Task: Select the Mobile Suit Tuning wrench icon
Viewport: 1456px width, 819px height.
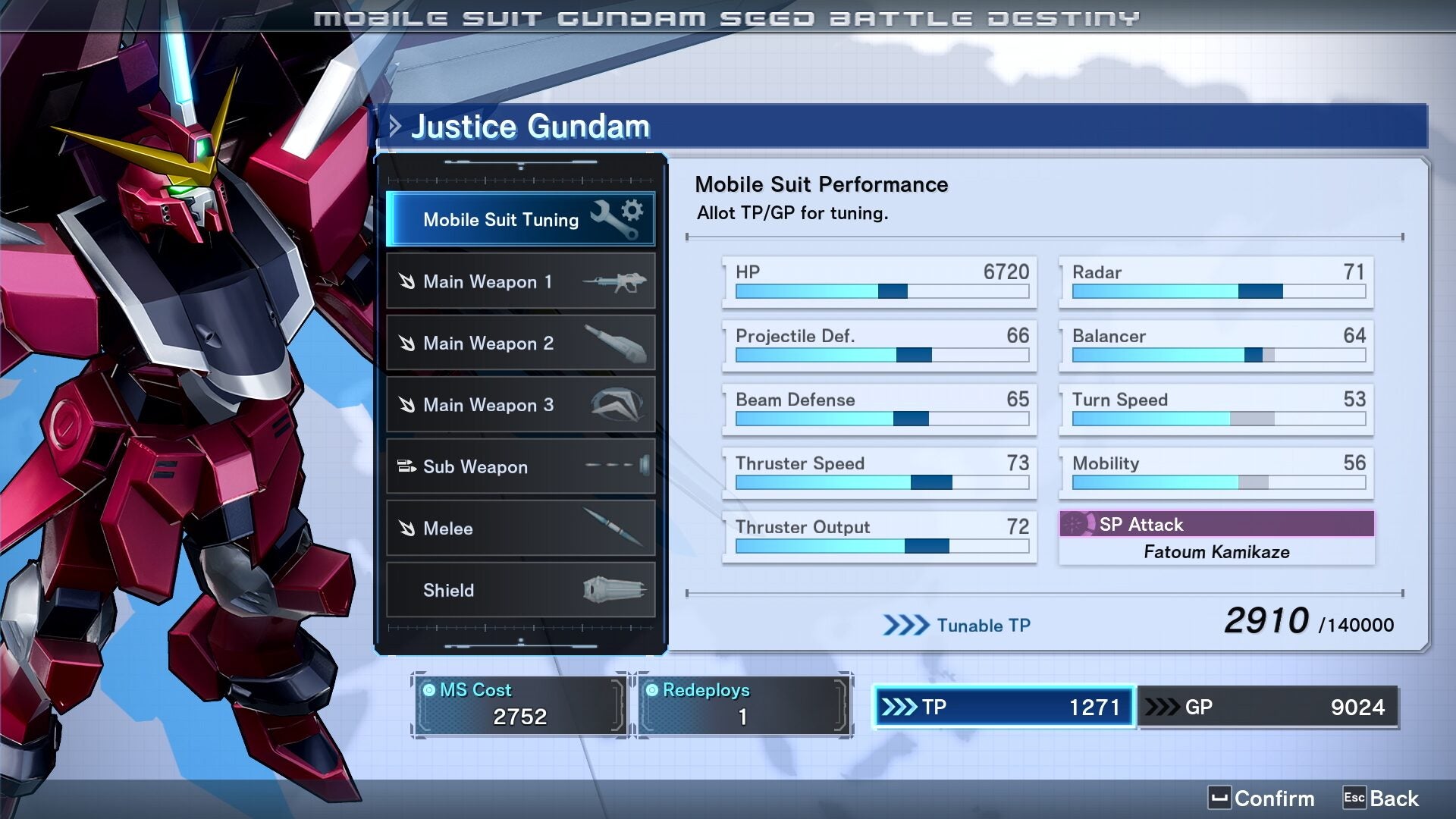Action: pos(615,218)
